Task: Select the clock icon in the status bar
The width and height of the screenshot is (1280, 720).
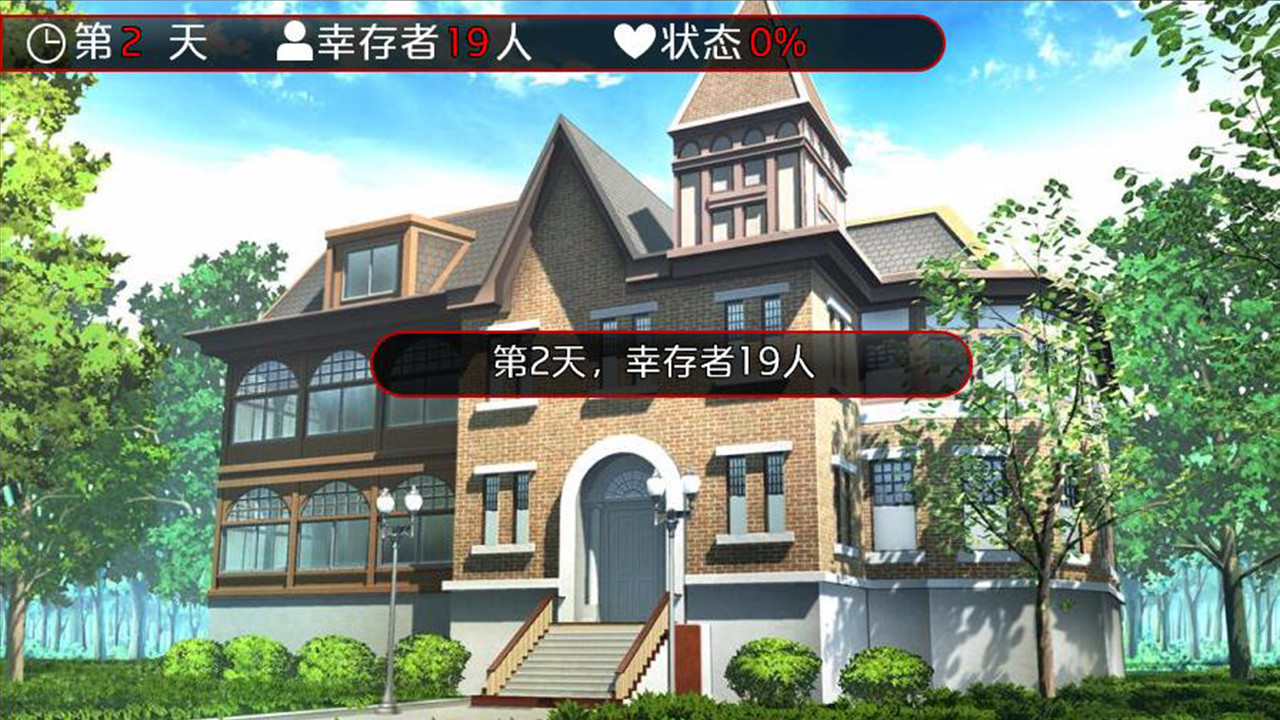Action: tap(45, 41)
